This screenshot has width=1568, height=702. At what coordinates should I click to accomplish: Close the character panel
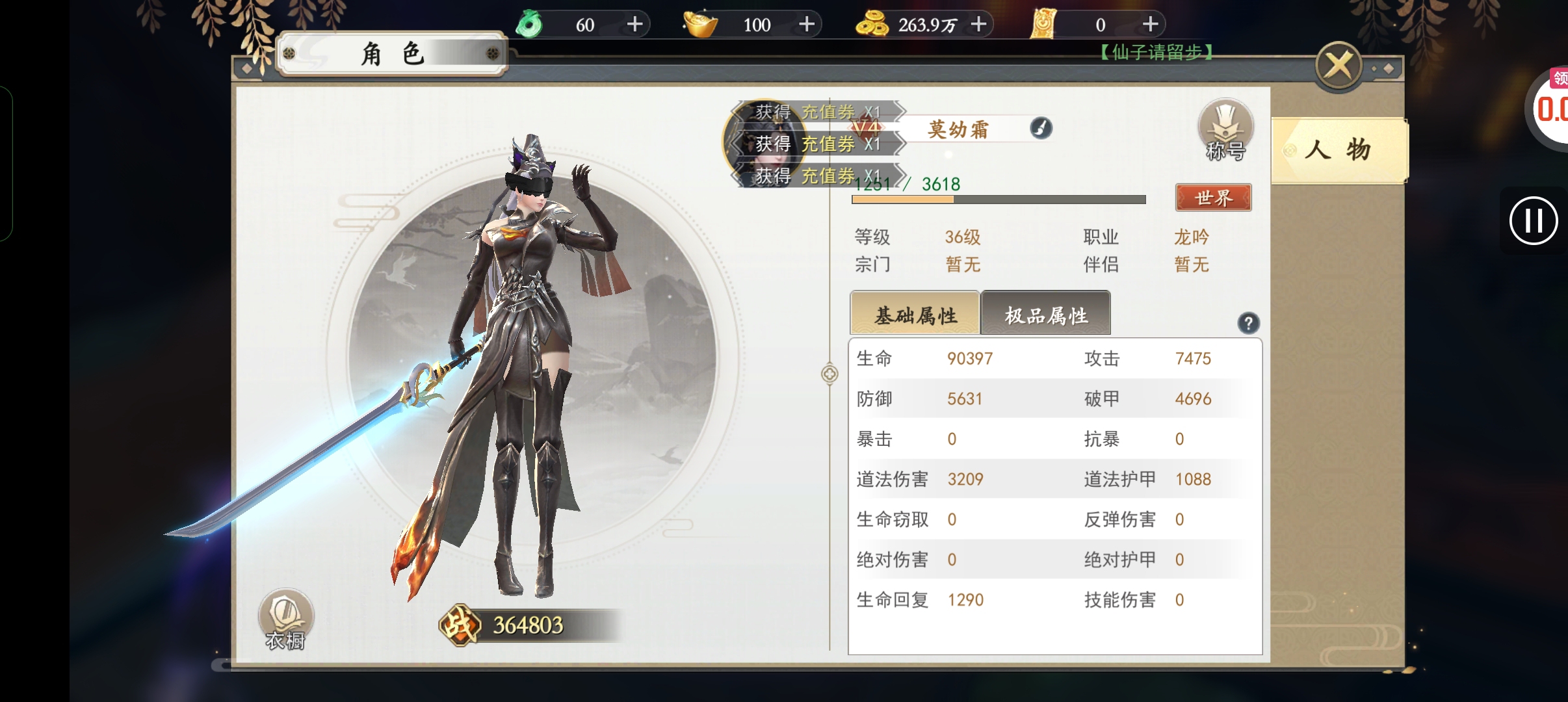[1339, 66]
